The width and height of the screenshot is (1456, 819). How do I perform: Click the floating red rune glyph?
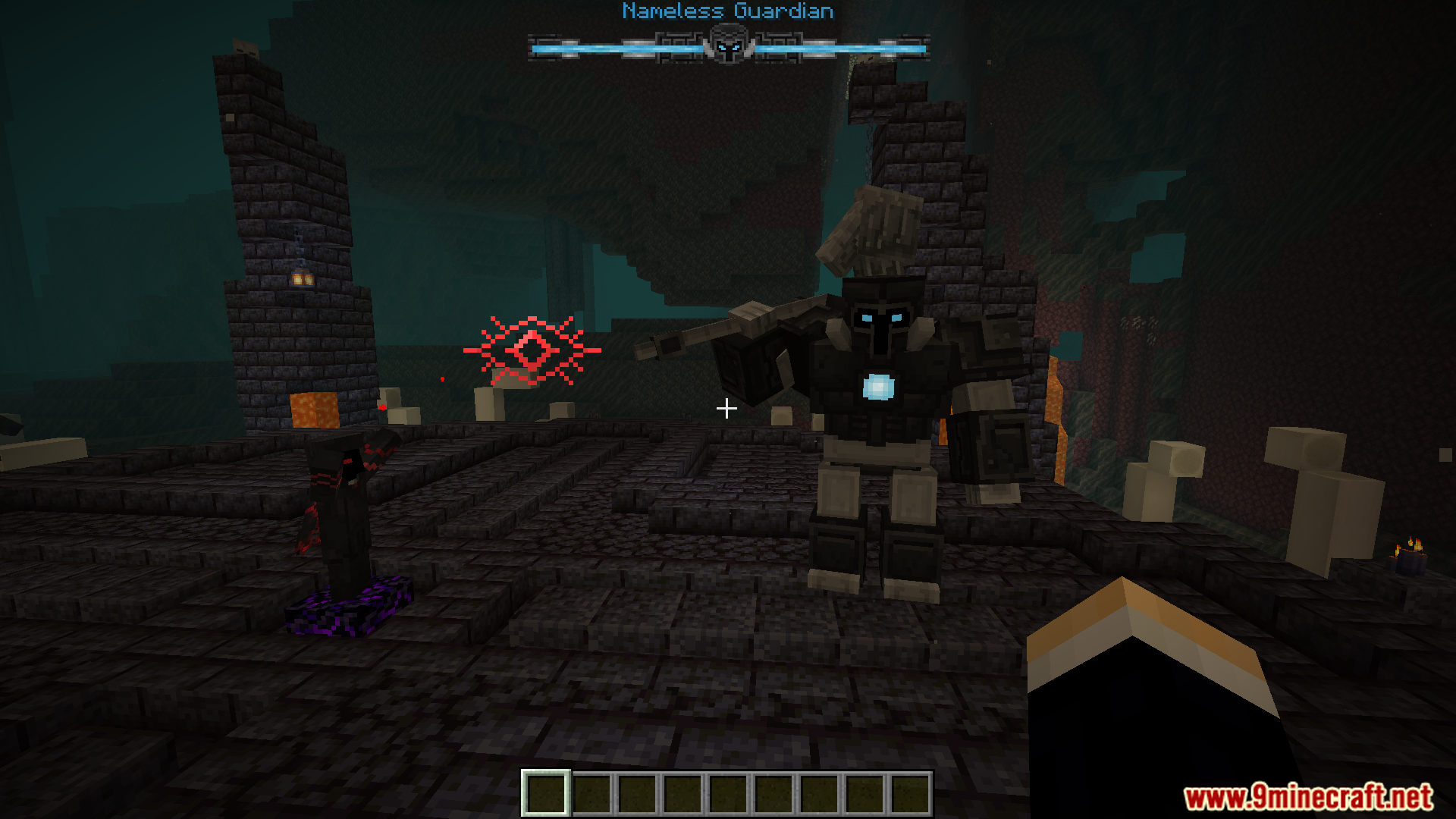click(531, 351)
